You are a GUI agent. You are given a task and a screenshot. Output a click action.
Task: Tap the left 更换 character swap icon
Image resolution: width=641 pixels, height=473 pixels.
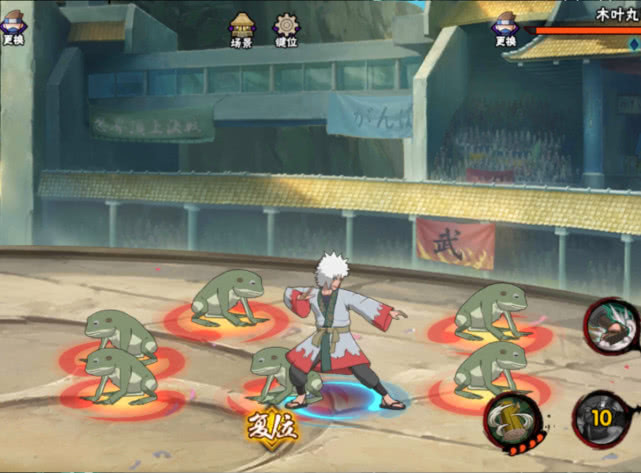(x=14, y=28)
